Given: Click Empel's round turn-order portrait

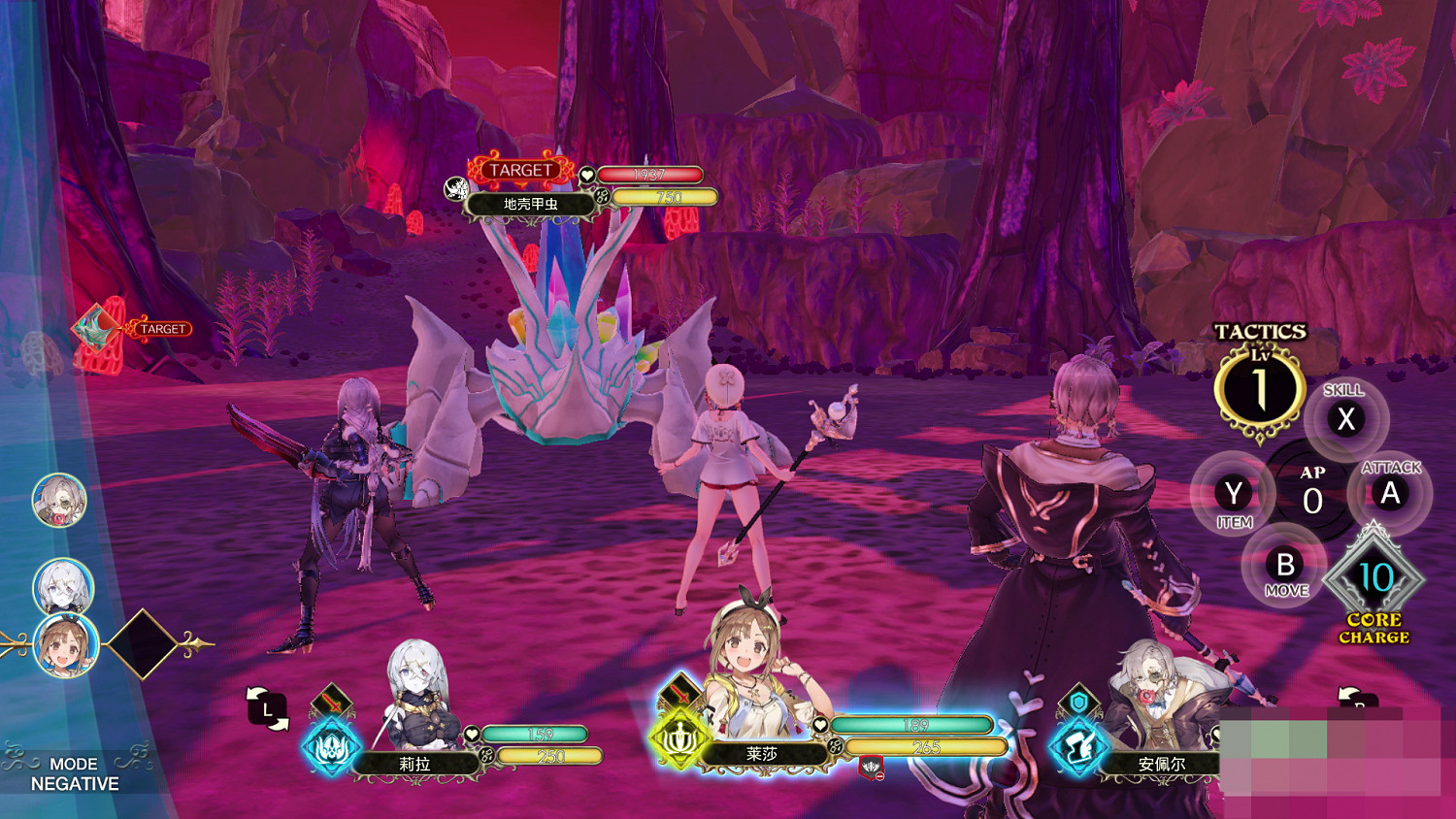Looking at the screenshot, I should [x=60, y=501].
